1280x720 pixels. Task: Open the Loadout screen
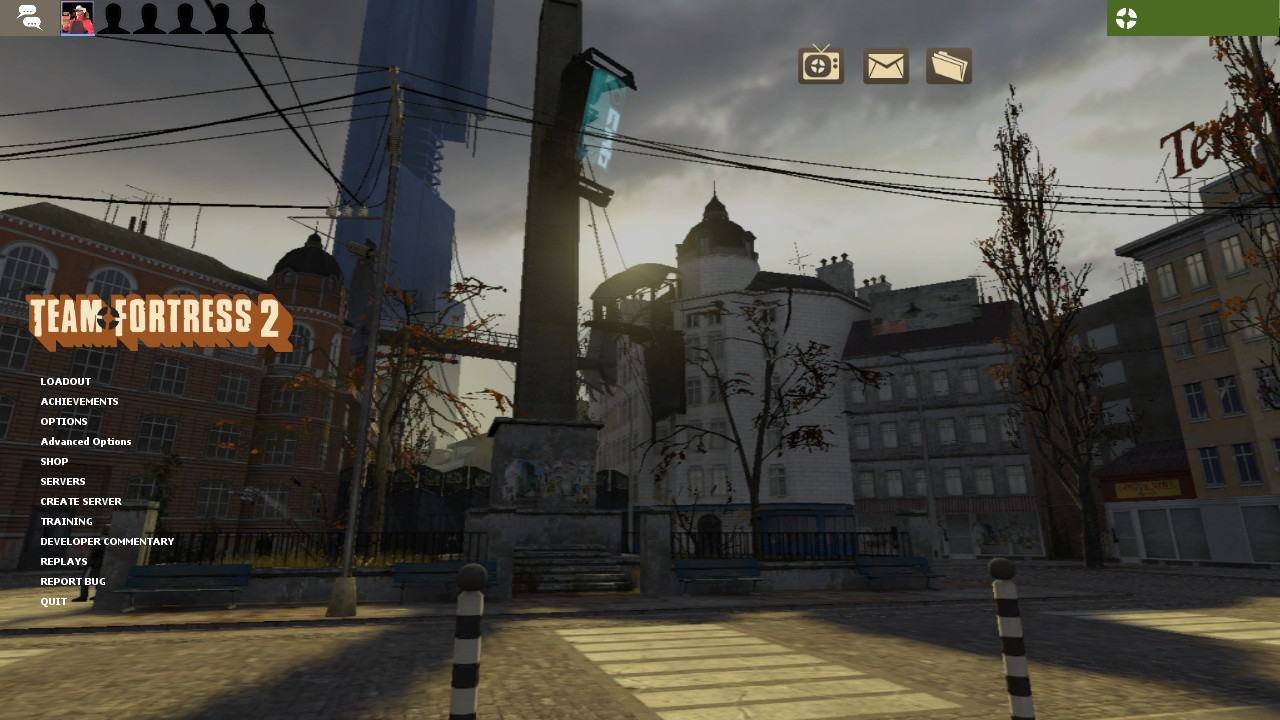pos(65,381)
